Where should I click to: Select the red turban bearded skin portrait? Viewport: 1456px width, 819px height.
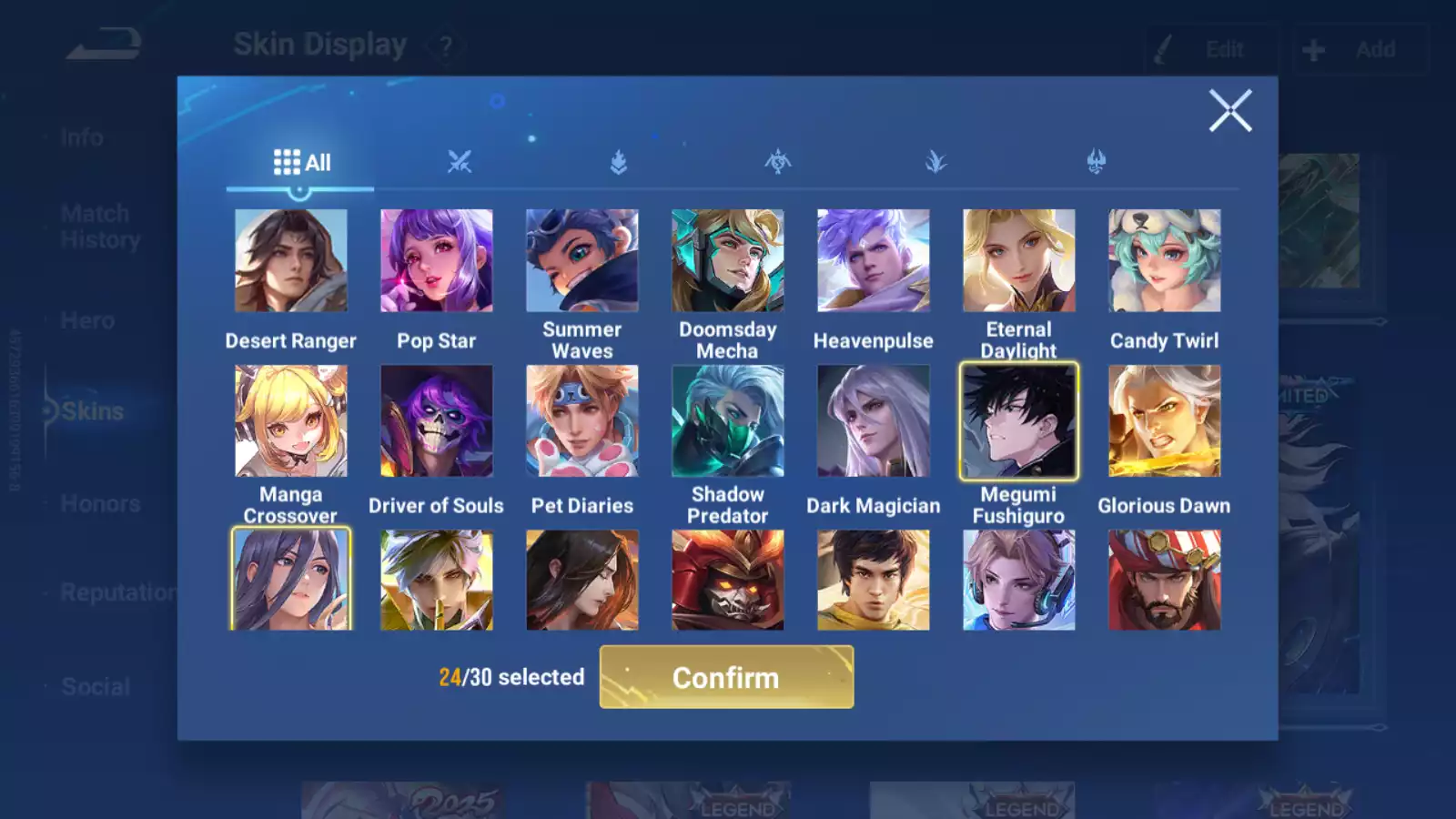[1164, 581]
